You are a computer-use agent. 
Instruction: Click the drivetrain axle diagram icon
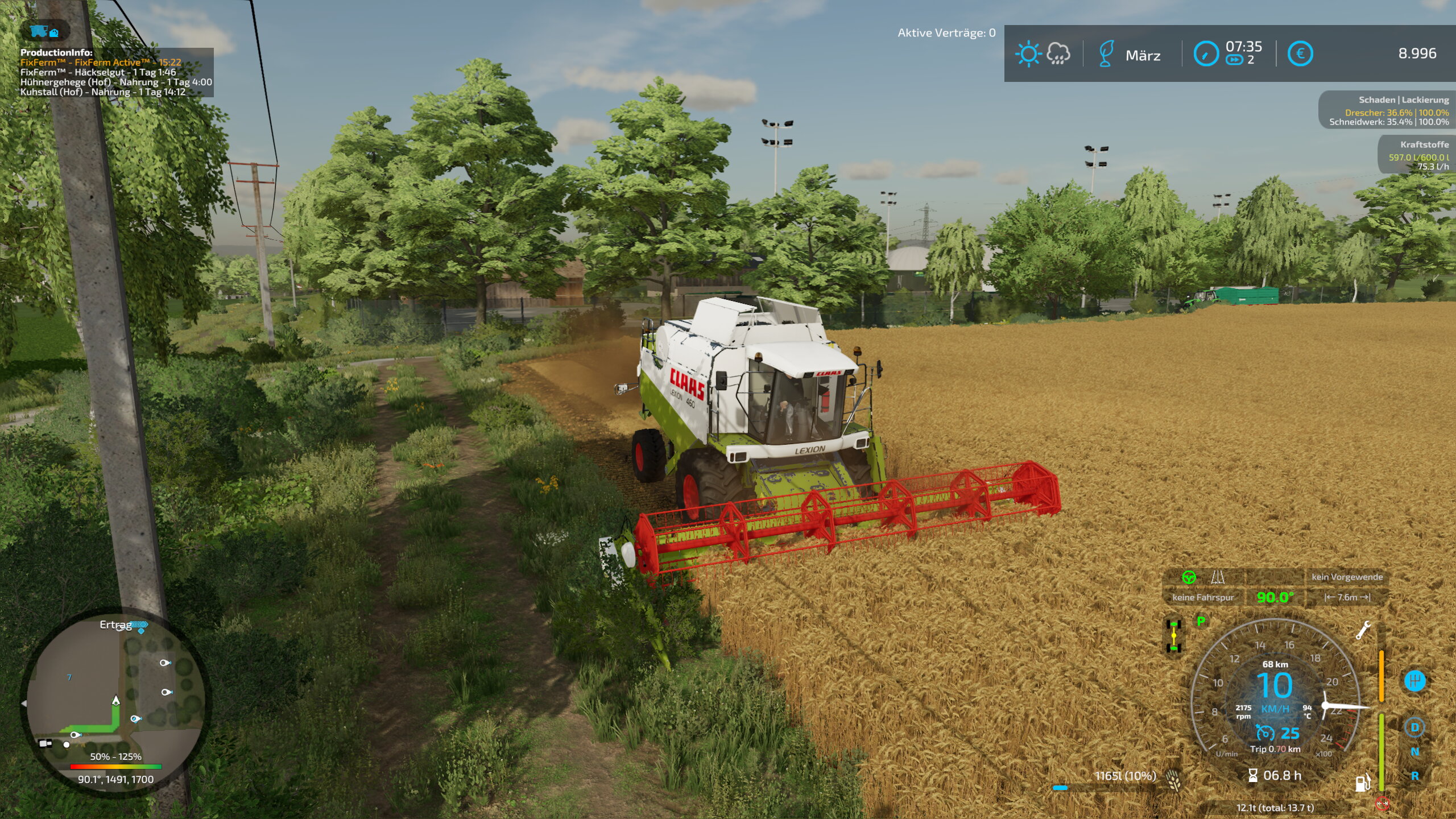coord(1173,636)
